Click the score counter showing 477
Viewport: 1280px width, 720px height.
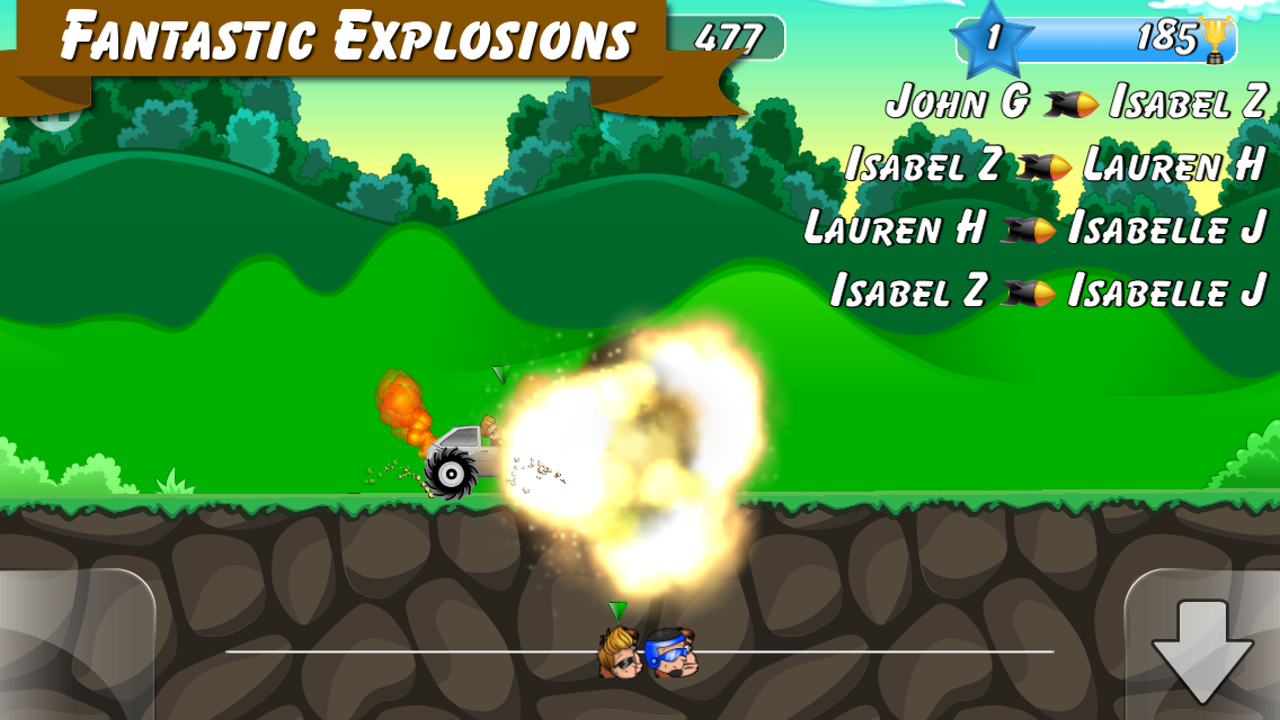coord(730,38)
